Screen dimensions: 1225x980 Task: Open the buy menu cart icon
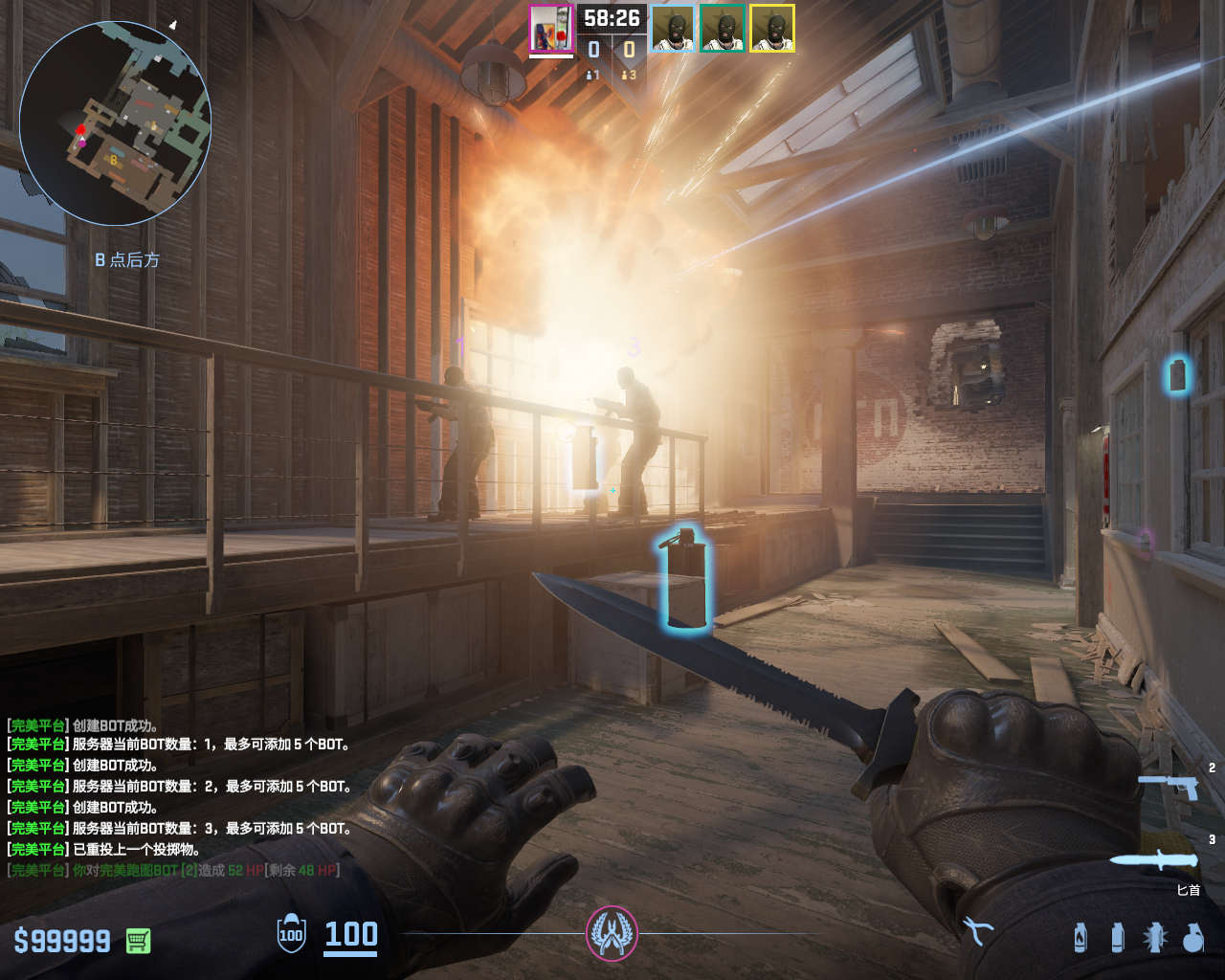[x=138, y=941]
